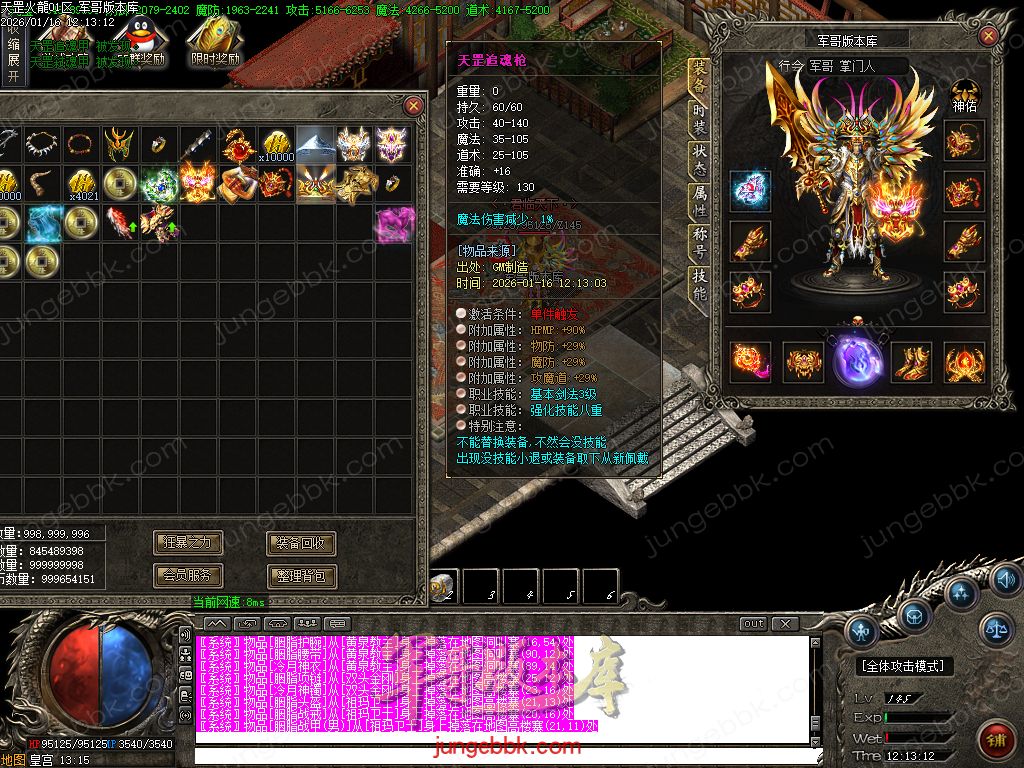
Task: Toggle the 全体攻击模式 attack mode label
Action: pos(905,666)
